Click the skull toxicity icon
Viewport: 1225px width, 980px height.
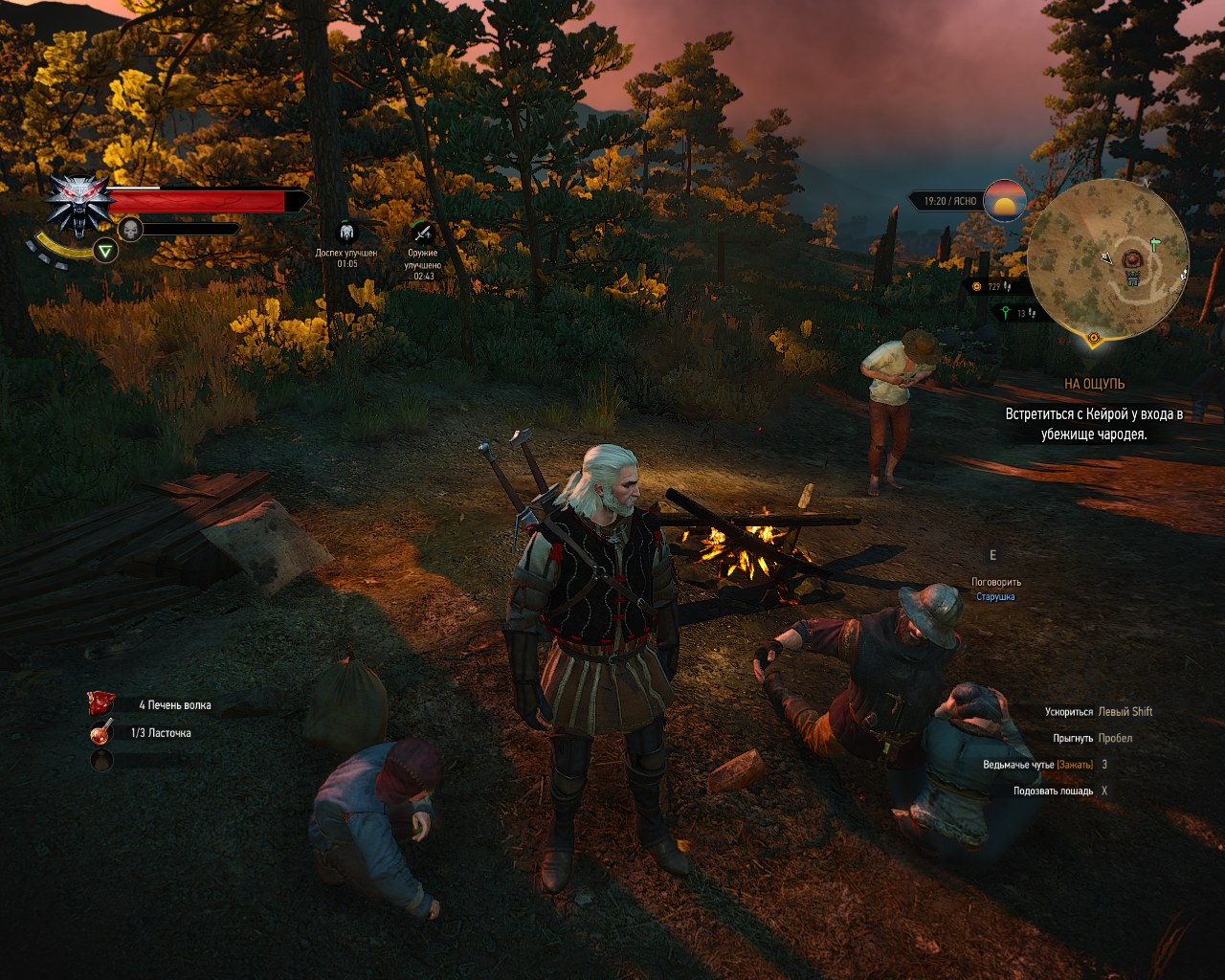[130, 230]
